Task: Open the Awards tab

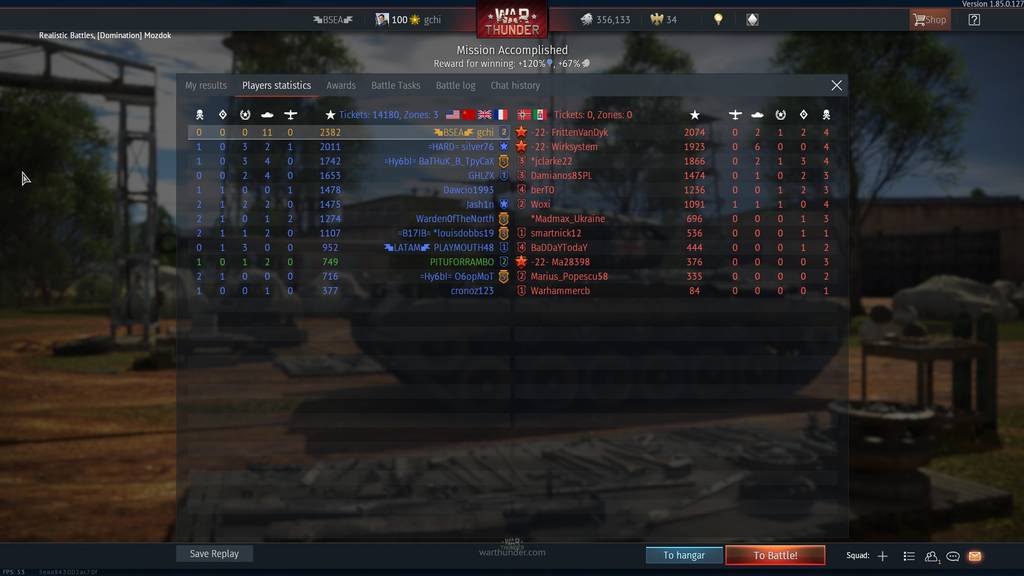Action: point(341,86)
